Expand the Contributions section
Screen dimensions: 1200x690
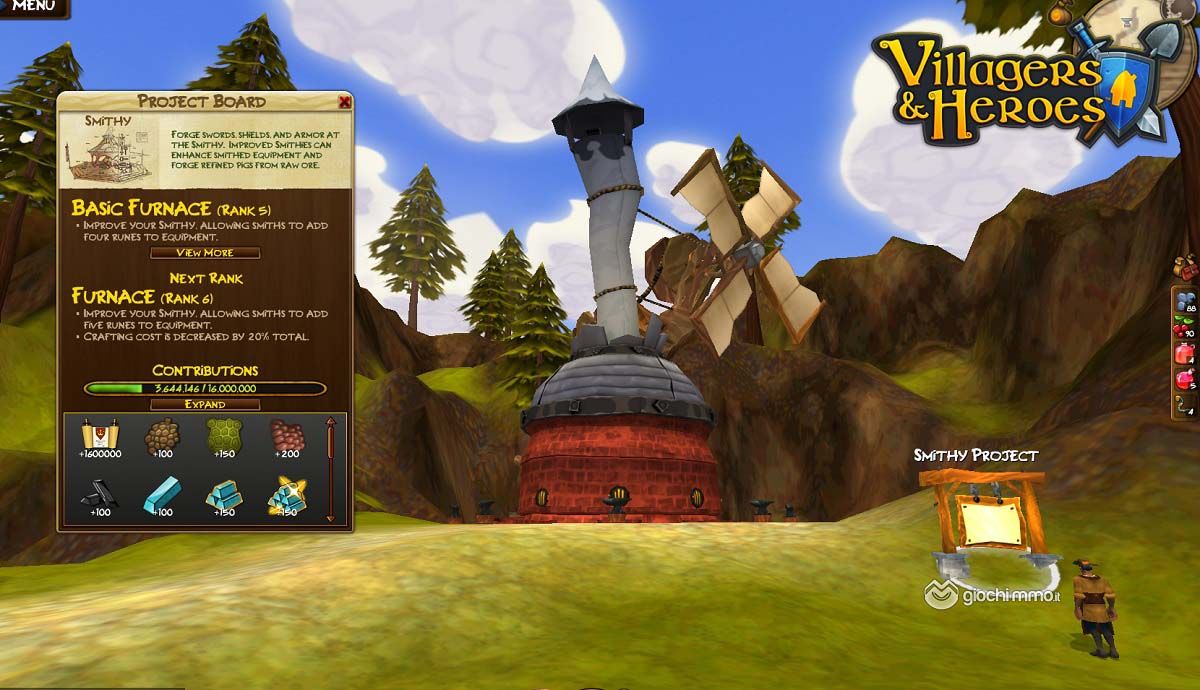[204, 404]
